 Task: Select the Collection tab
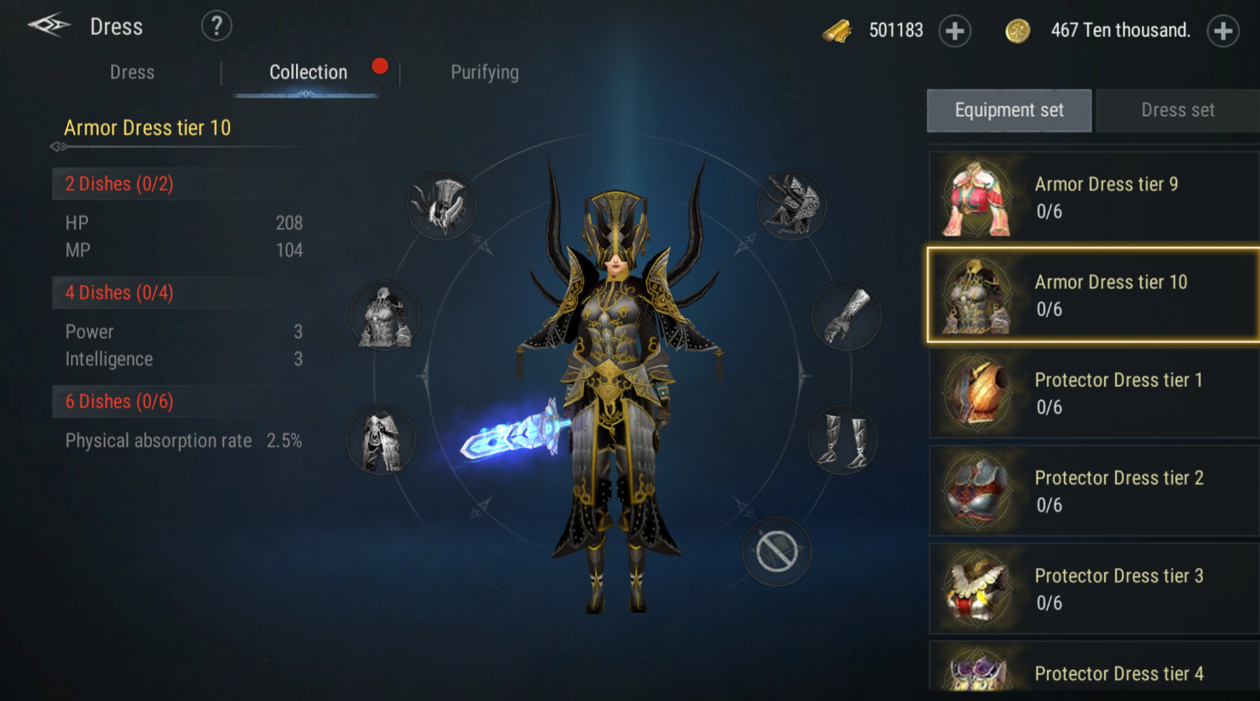tap(308, 72)
